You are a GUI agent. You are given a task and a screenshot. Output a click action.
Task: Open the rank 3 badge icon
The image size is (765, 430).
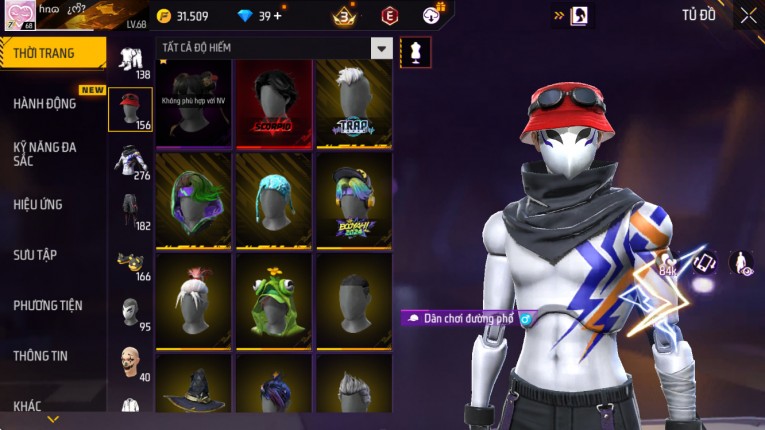click(x=344, y=16)
